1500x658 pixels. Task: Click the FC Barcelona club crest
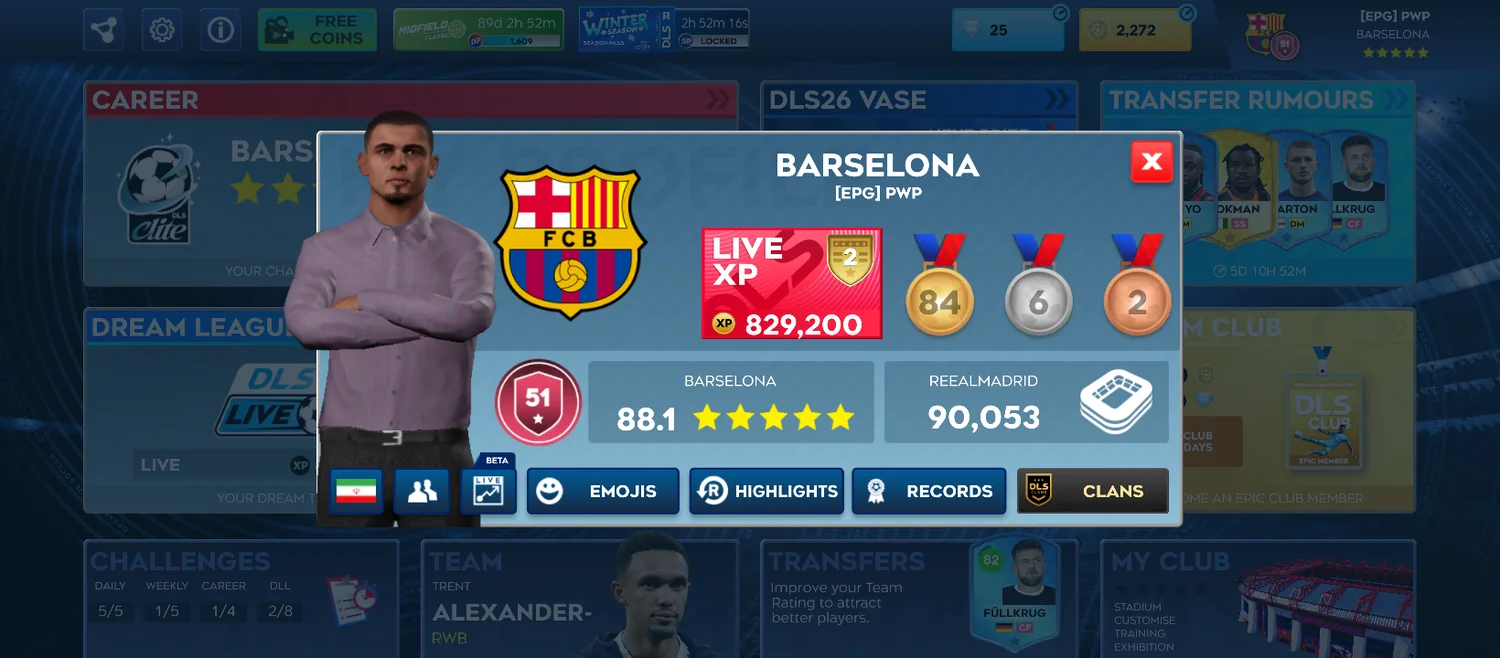tap(570, 242)
